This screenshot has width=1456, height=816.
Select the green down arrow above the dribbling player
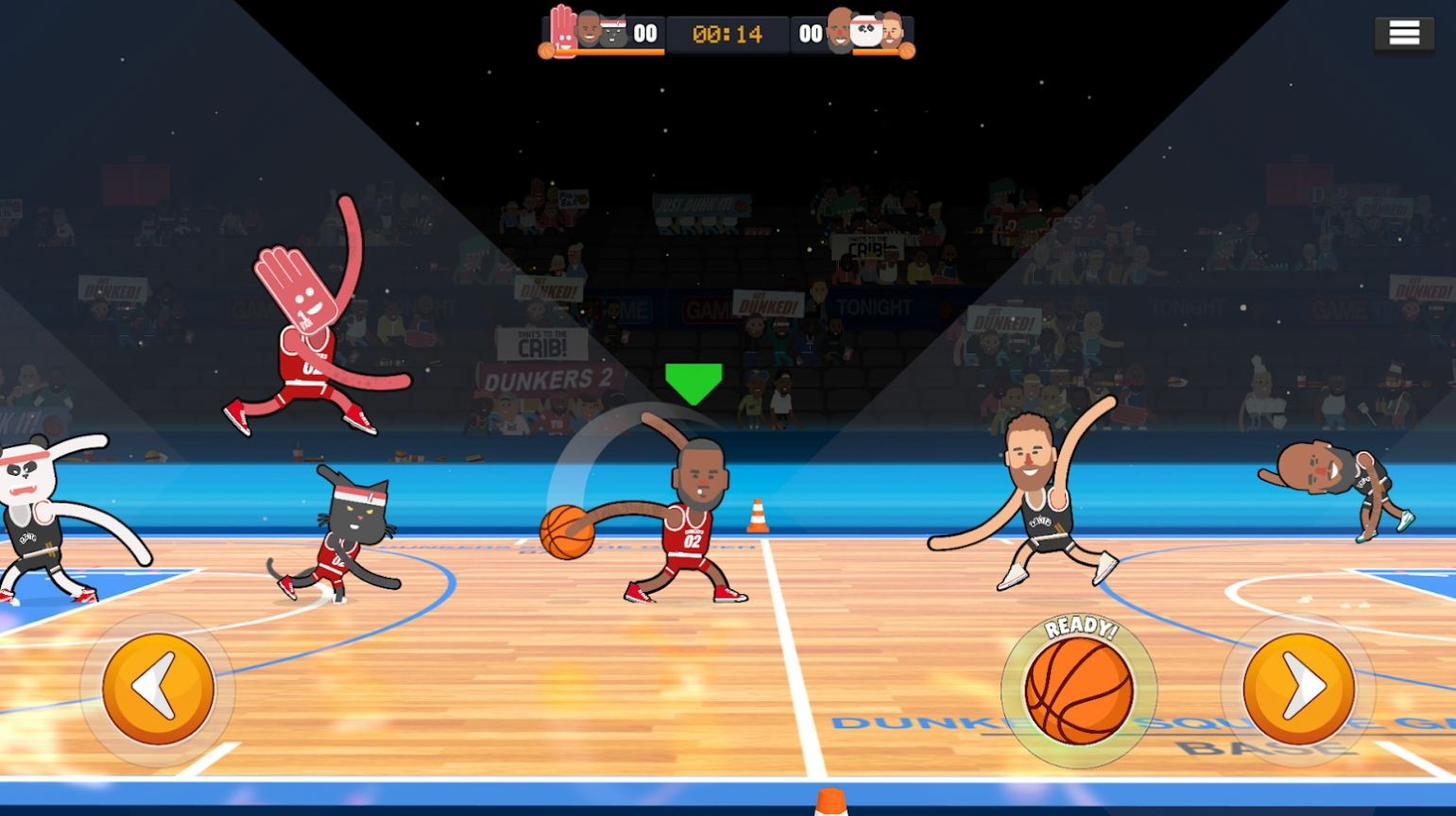(x=693, y=380)
